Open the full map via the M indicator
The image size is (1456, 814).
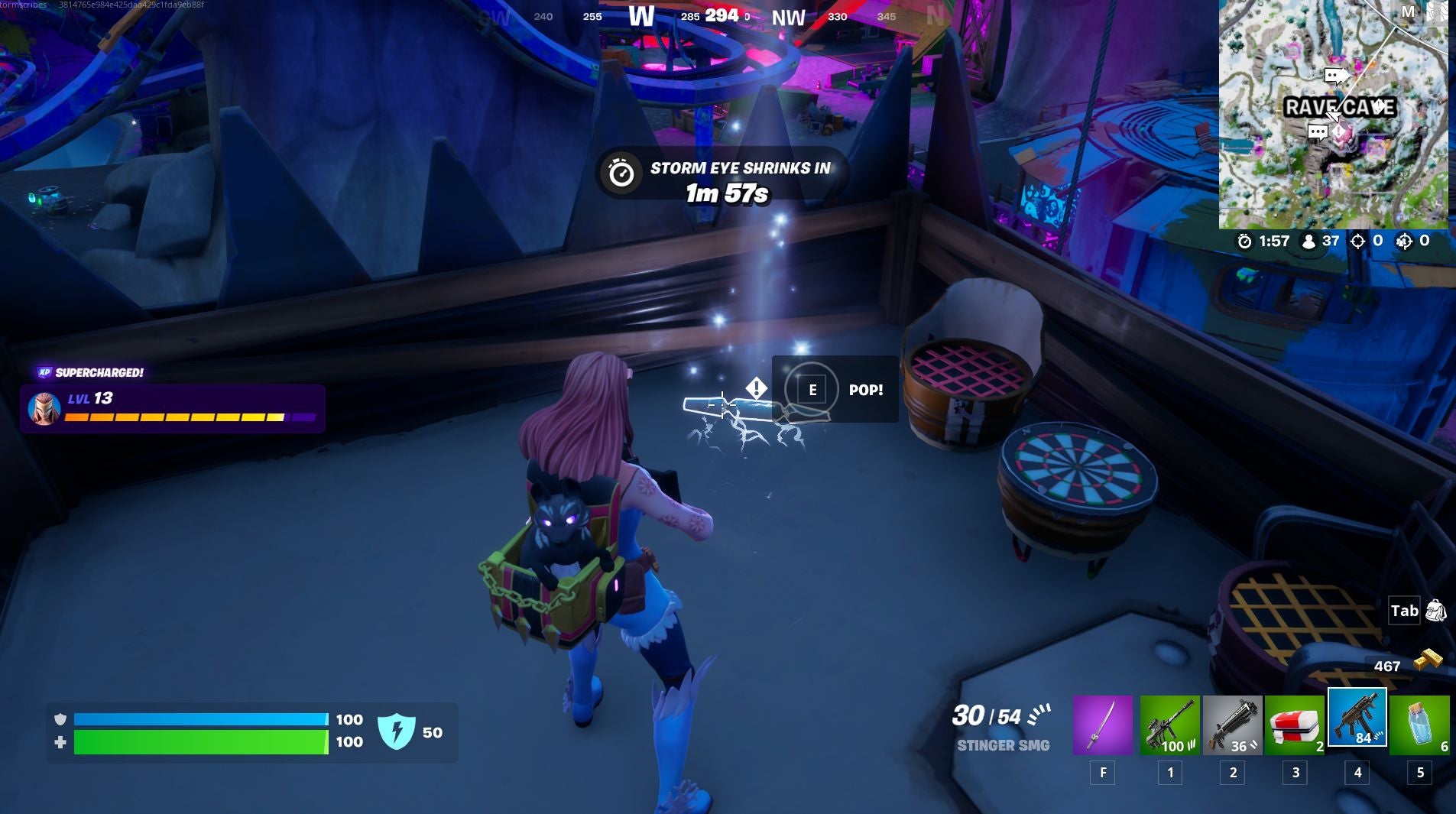click(x=1408, y=11)
